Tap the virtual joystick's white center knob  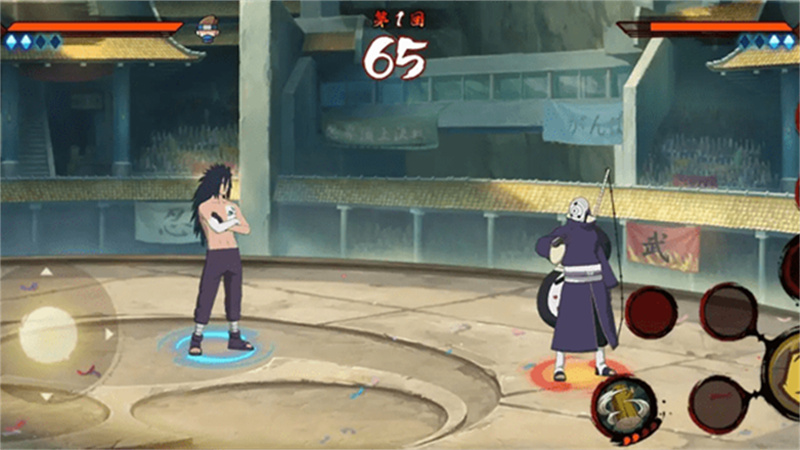(48, 333)
